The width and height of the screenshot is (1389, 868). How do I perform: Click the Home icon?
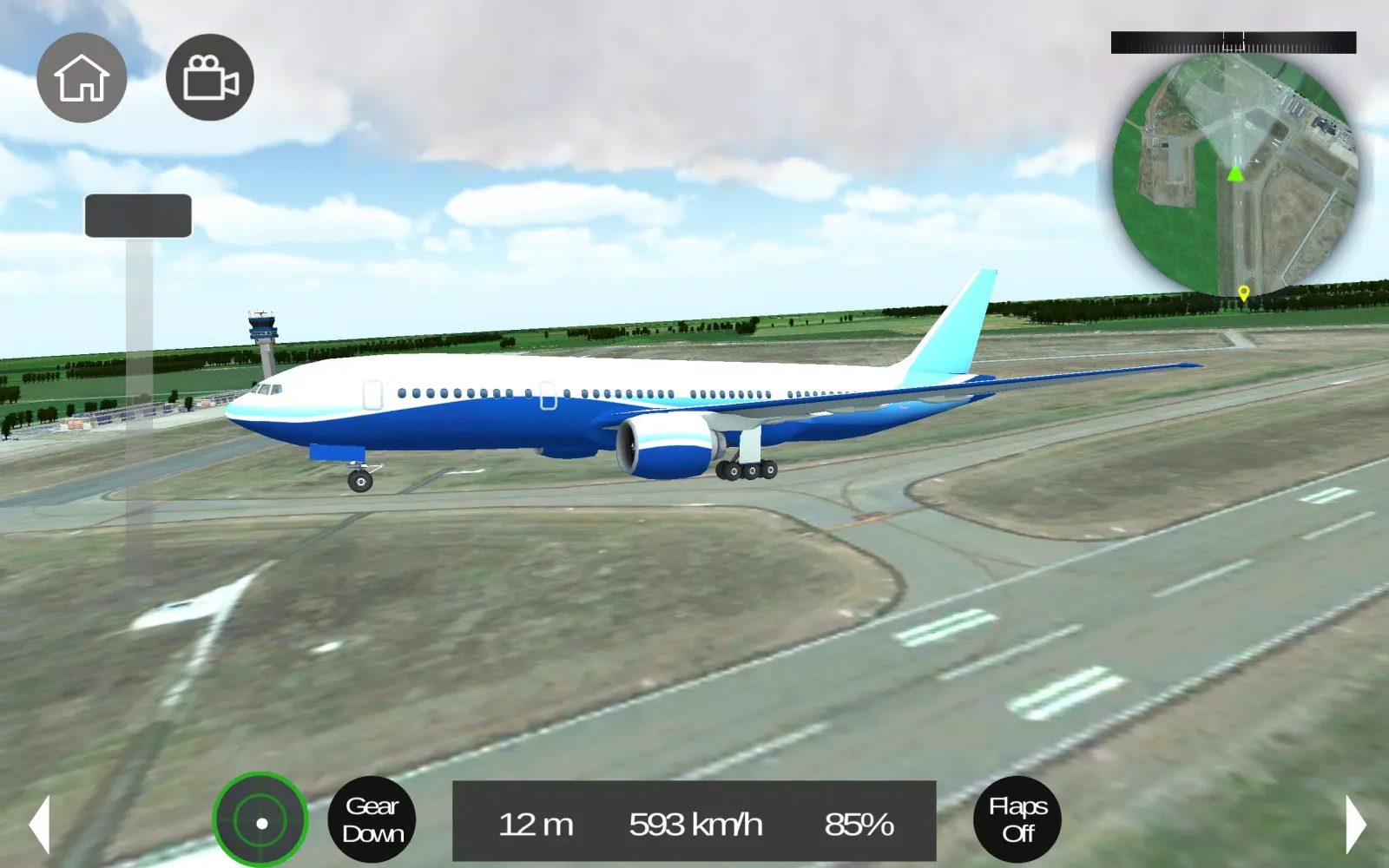[82, 77]
